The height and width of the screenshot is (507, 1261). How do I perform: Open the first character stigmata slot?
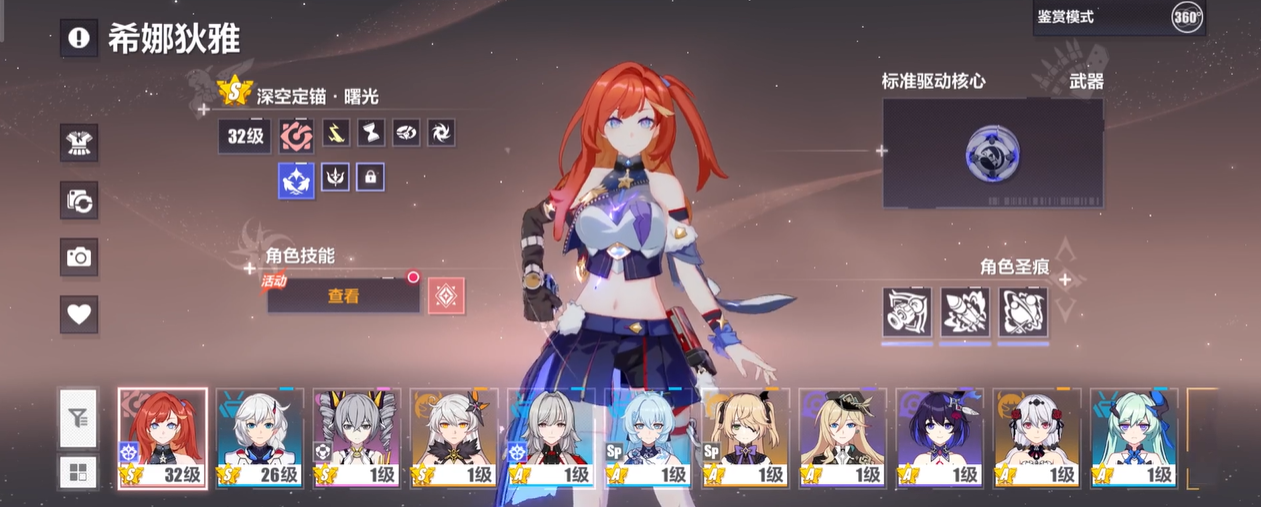907,313
